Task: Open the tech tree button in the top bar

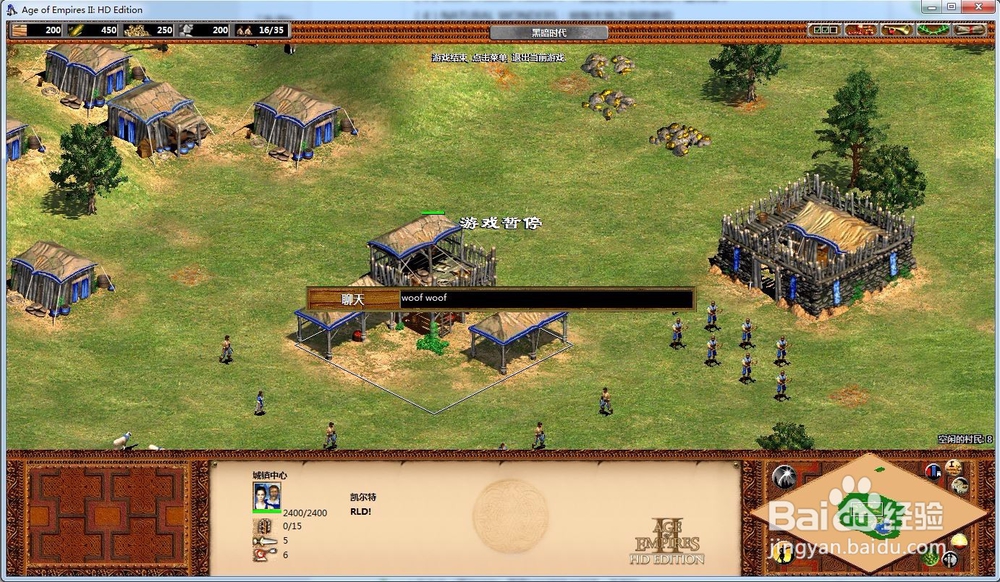Action: click(860, 30)
